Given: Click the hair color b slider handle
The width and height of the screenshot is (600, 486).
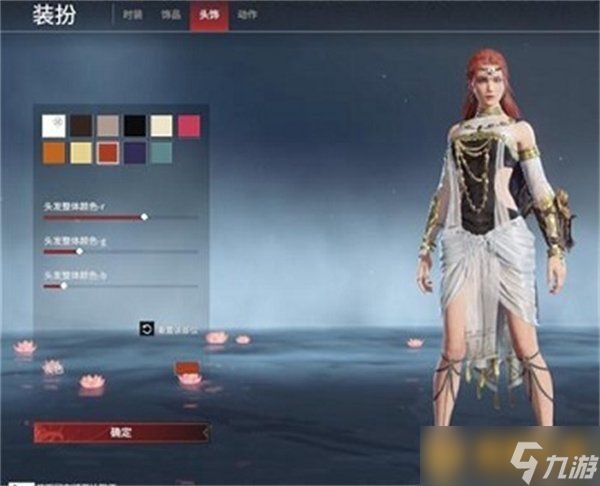Looking at the screenshot, I should (x=64, y=286).
